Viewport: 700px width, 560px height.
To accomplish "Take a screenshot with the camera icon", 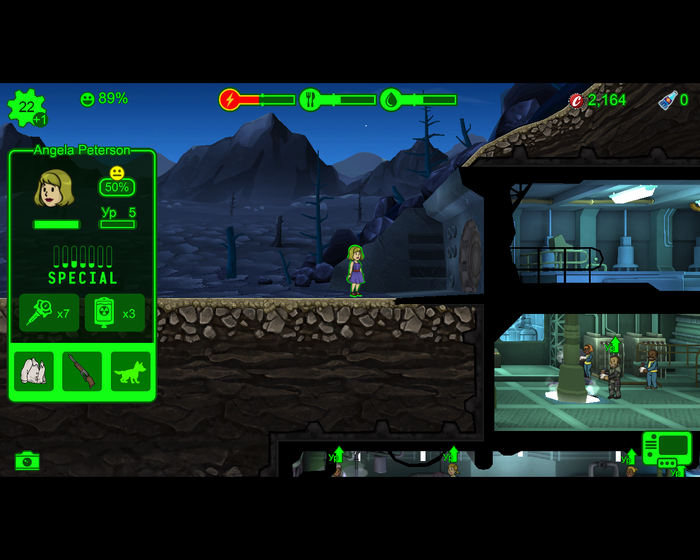I will (x=27, y=460).
